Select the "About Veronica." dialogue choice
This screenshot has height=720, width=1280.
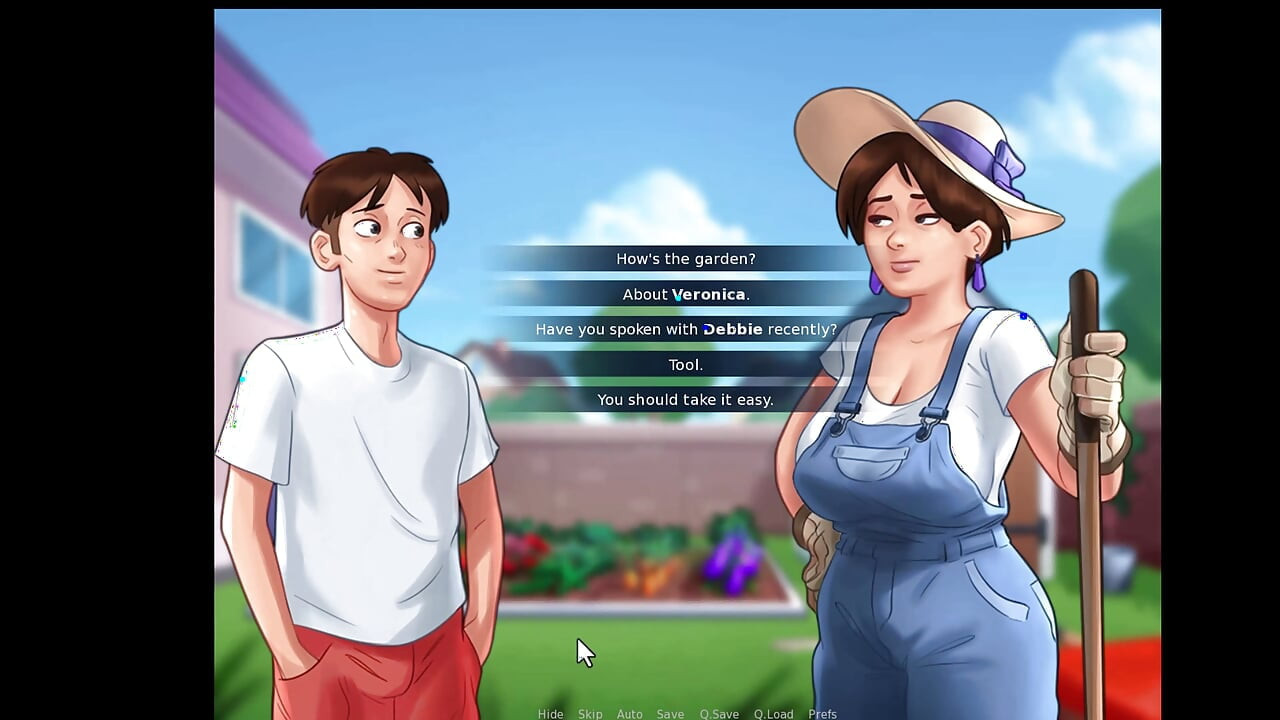pyautogui.click(x=686, y=294)
